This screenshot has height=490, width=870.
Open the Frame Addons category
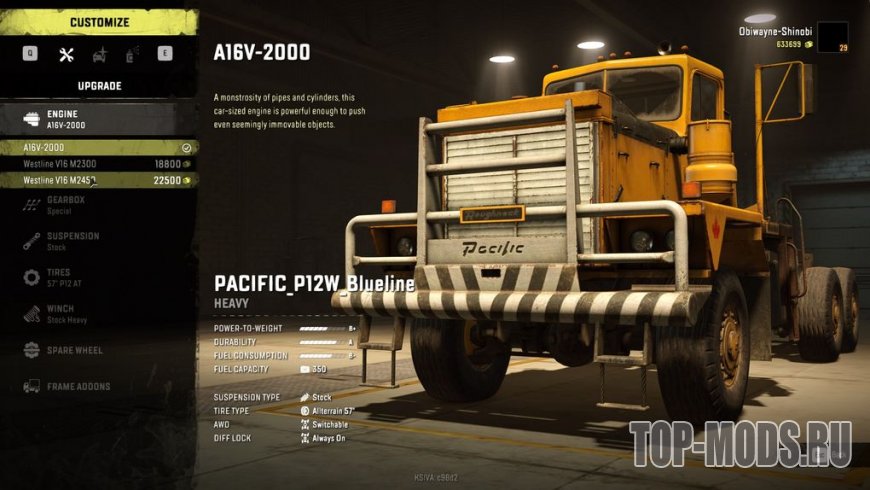click(x=70, y=386)
